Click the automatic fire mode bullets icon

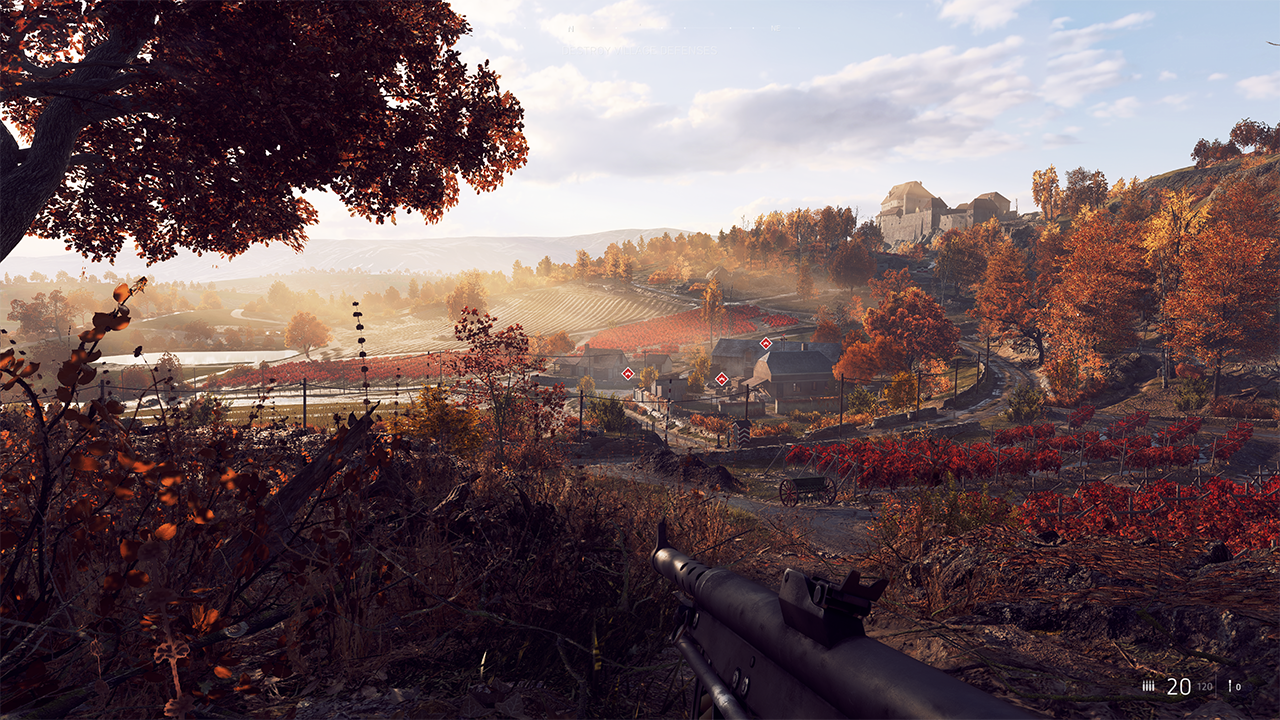(1149, 686)
